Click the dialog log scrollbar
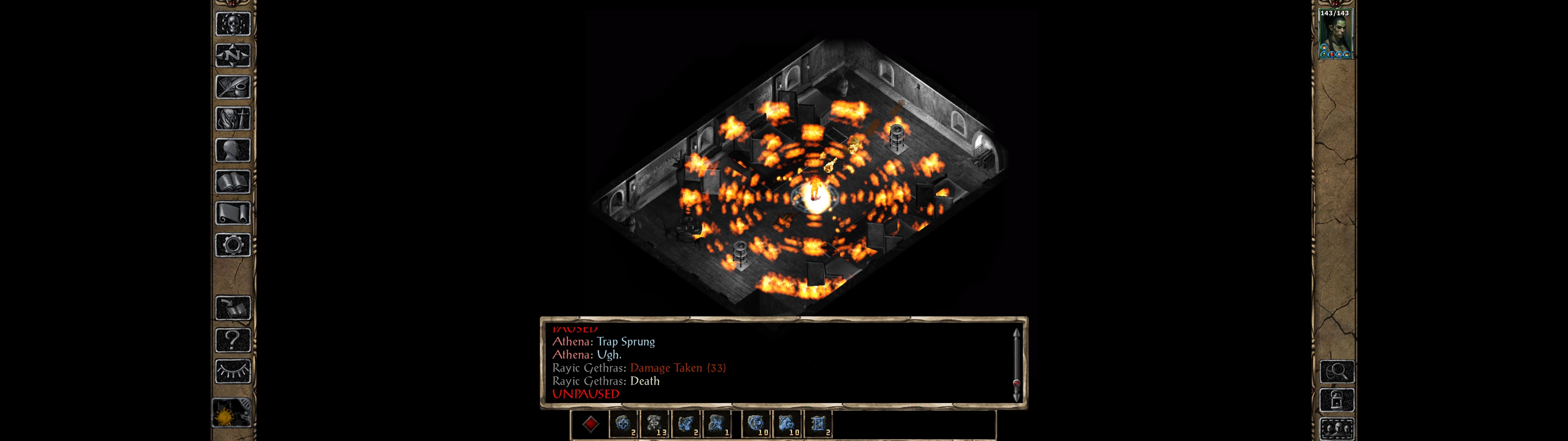 pos(1016,364)
